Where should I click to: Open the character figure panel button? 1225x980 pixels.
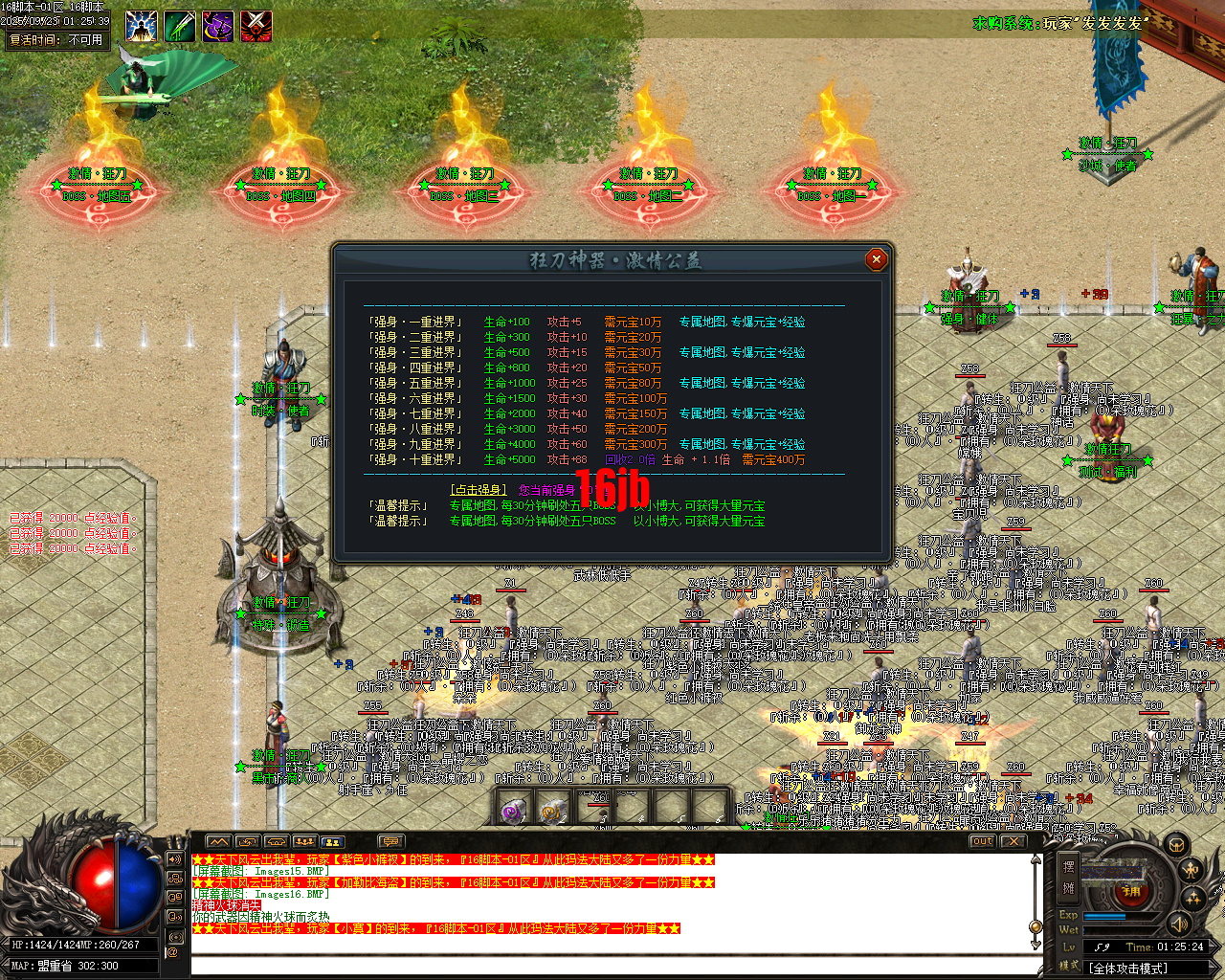click(x=1191, y=871)
